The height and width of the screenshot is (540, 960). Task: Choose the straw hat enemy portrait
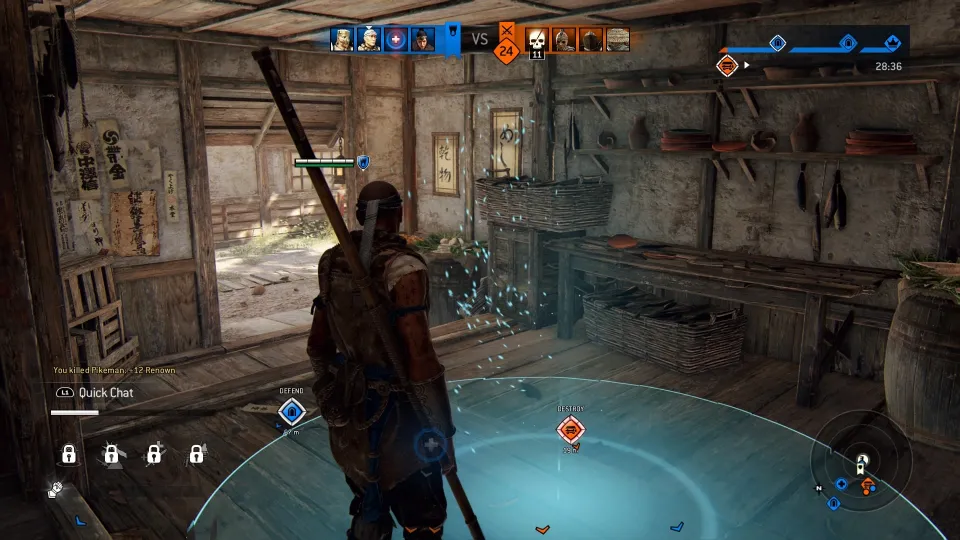coord(618,40)
